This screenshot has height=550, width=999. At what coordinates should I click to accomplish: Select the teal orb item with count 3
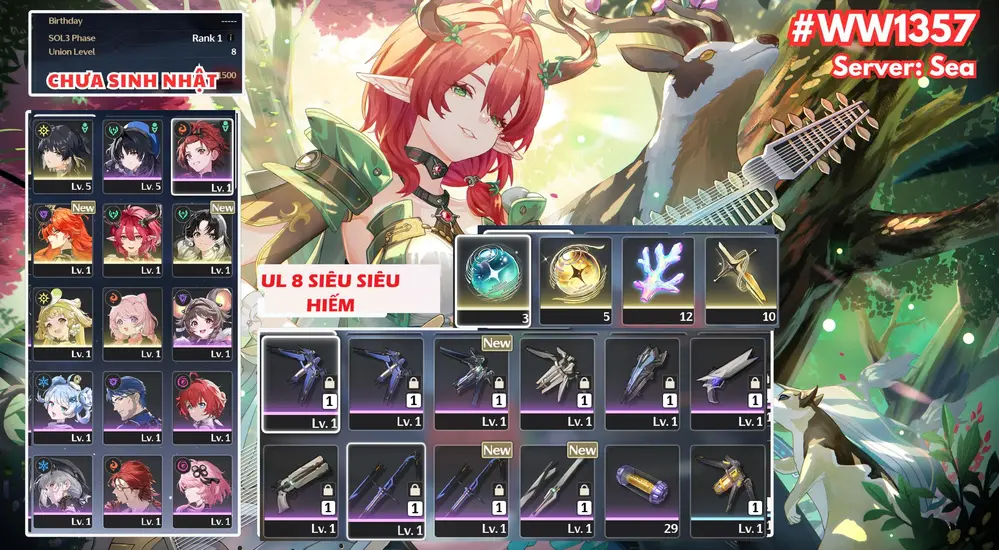pyautogui.click(x=493, y=273)
